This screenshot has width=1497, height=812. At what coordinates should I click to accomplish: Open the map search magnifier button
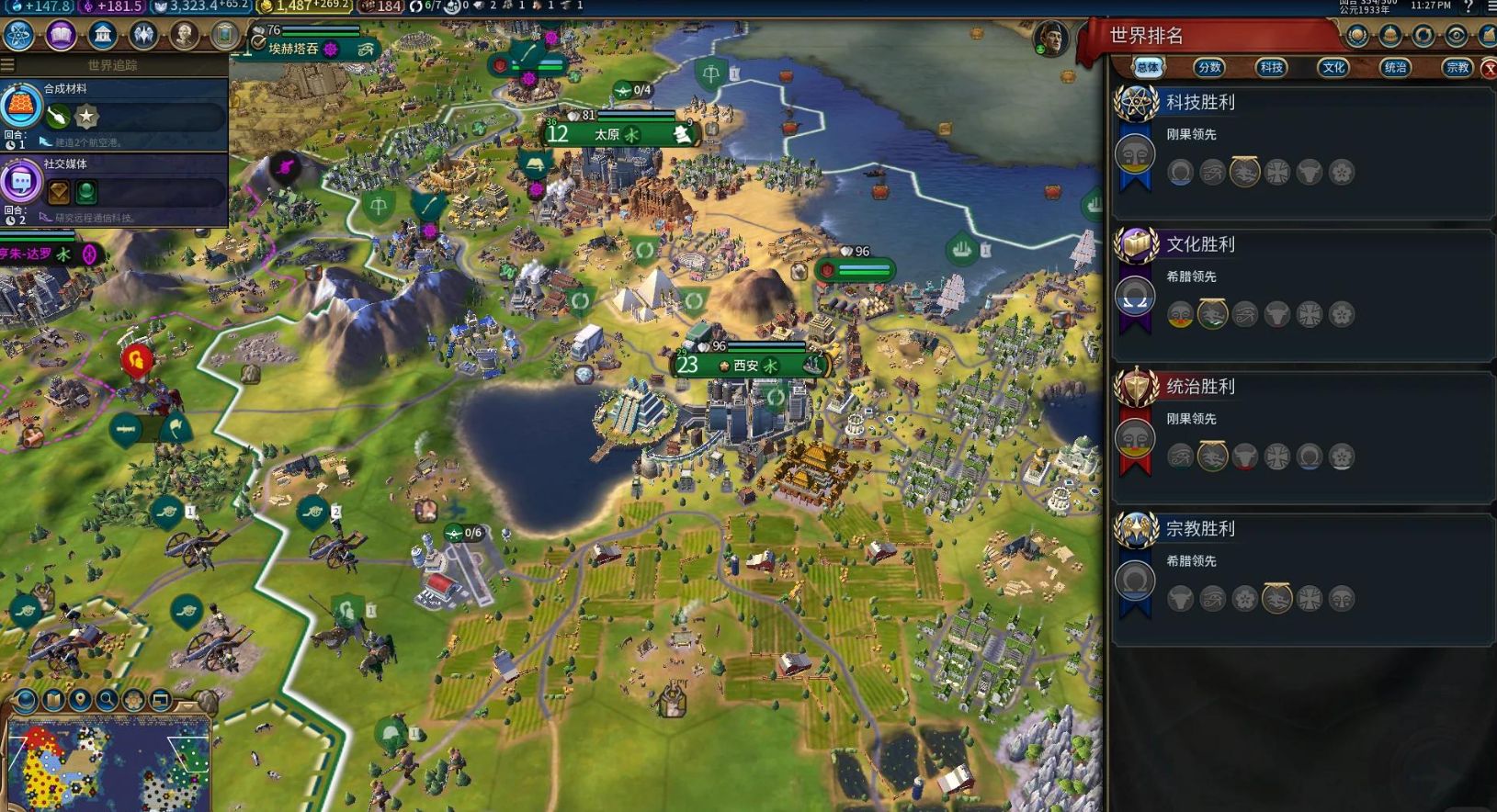point(107,700)
